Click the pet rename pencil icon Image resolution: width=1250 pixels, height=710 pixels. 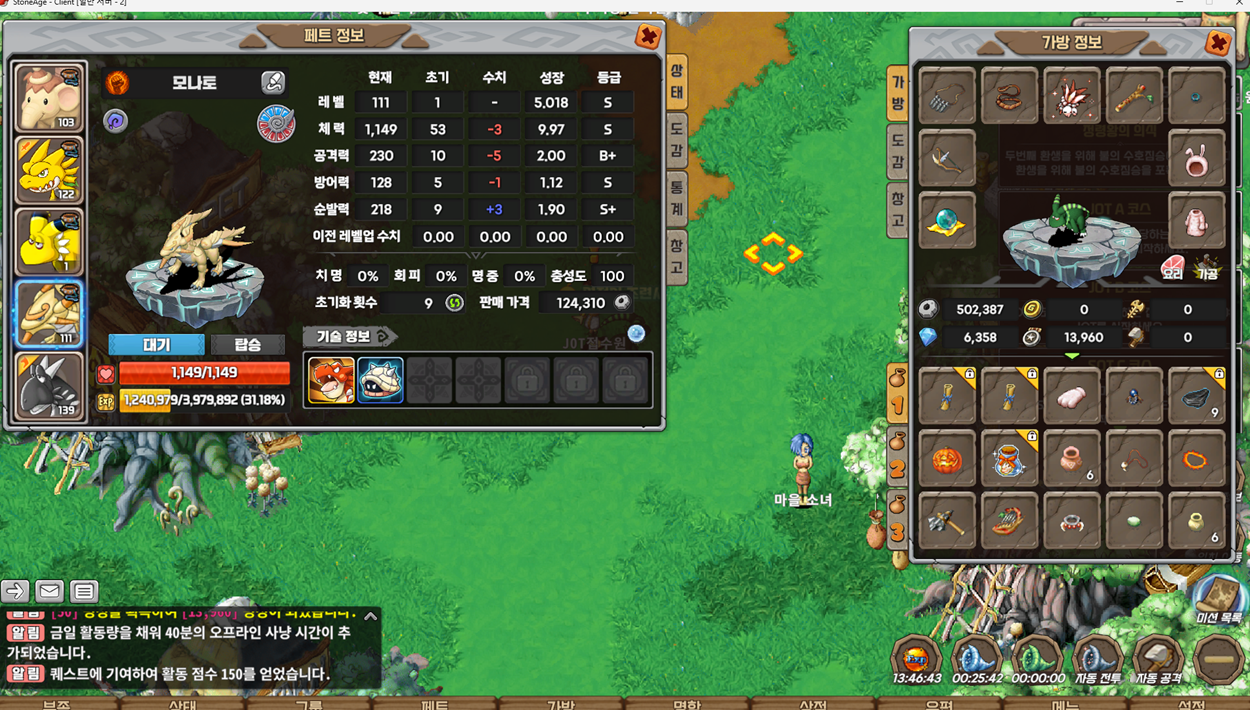click(272, 82)
